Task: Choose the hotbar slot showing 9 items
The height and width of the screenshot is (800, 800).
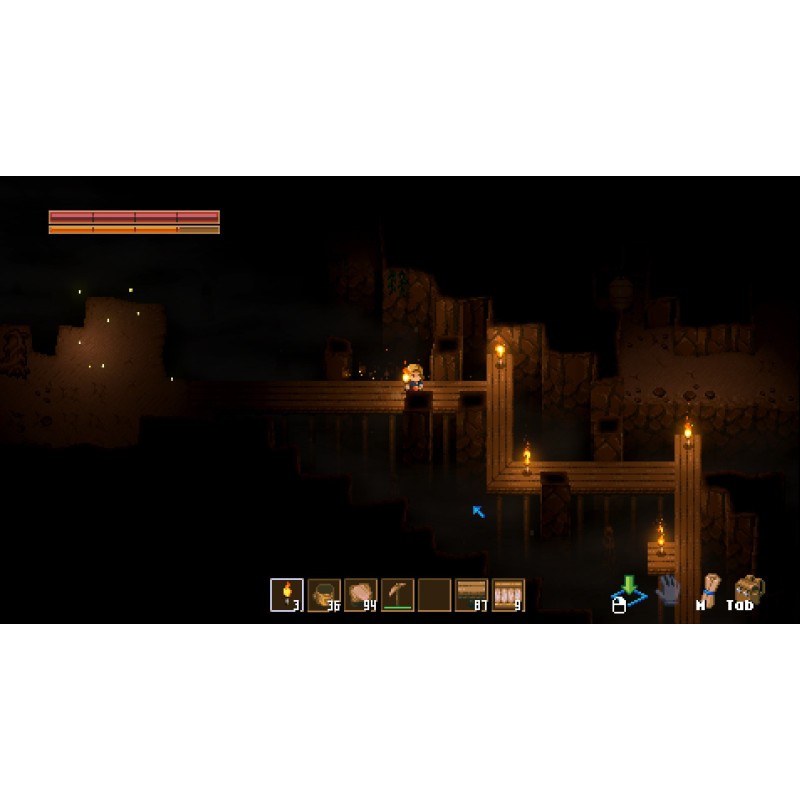Action: pos(508,595)
